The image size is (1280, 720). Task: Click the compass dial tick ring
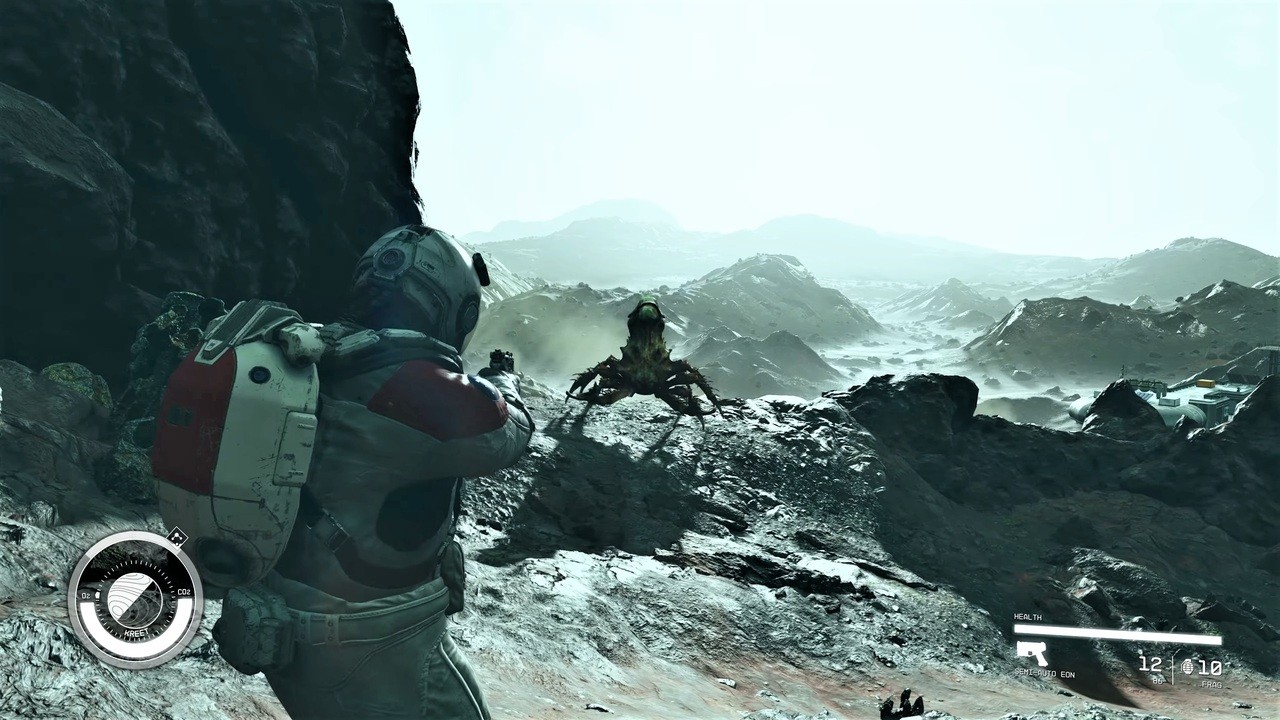pos(135,563)
